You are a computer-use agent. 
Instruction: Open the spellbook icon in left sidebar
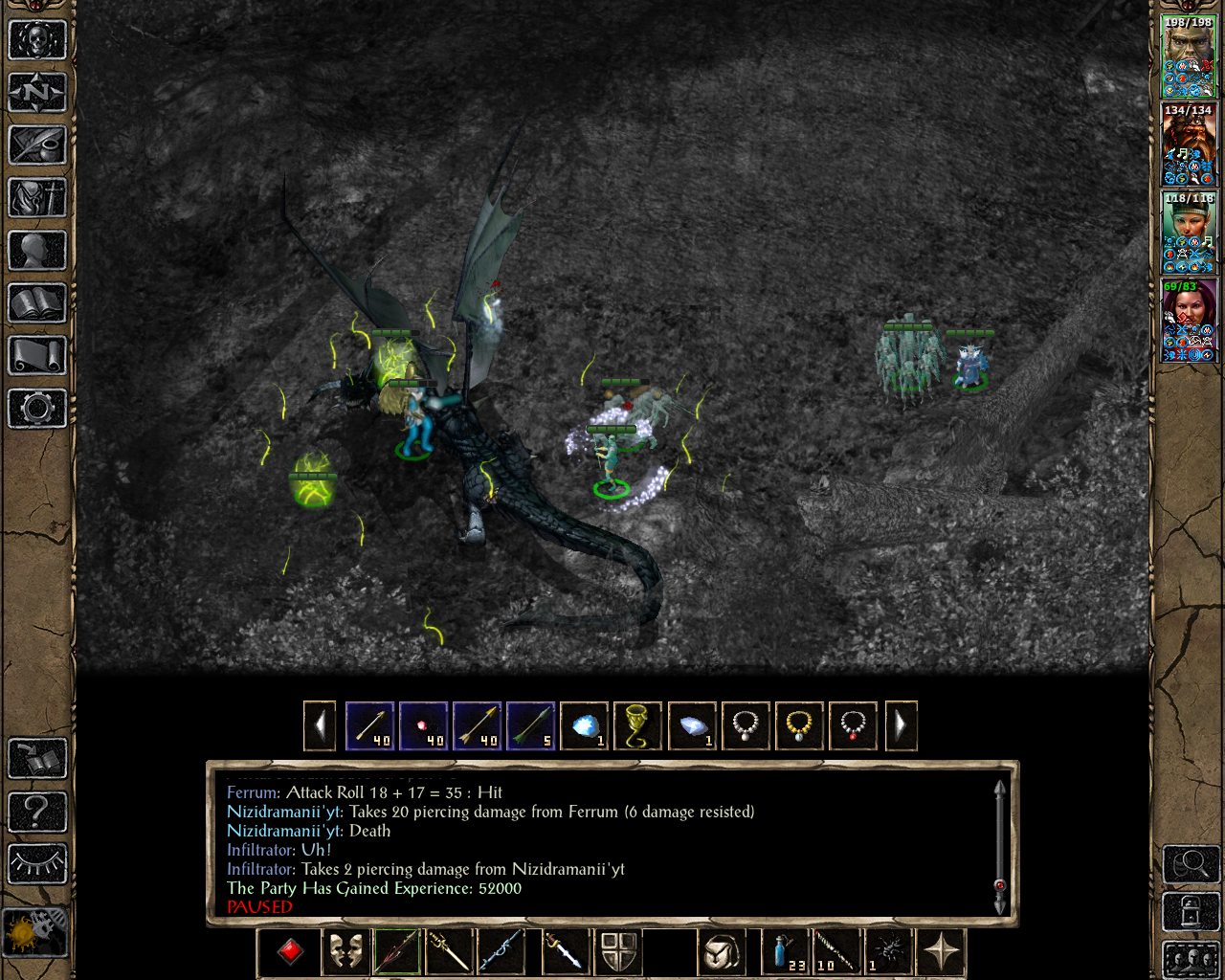click(36, 303)
